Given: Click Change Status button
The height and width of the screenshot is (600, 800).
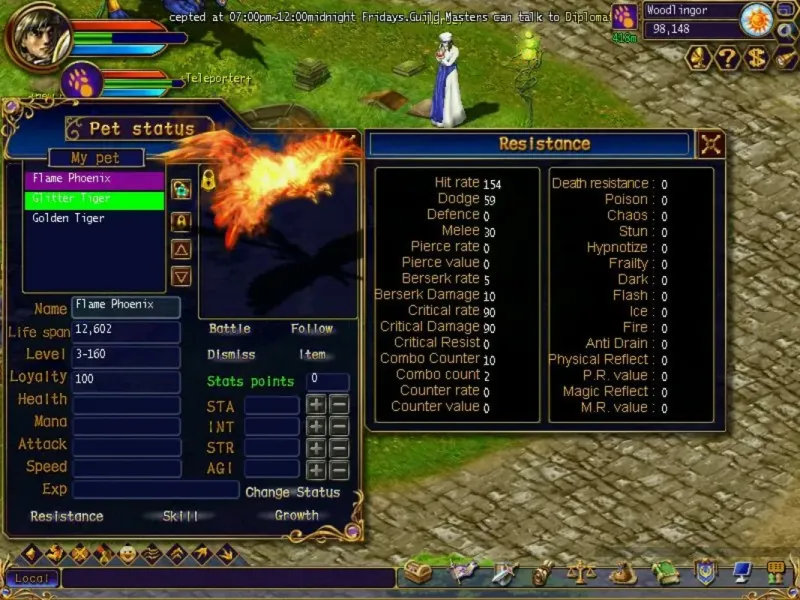Looking at the screenshot, I should point(292,492).
